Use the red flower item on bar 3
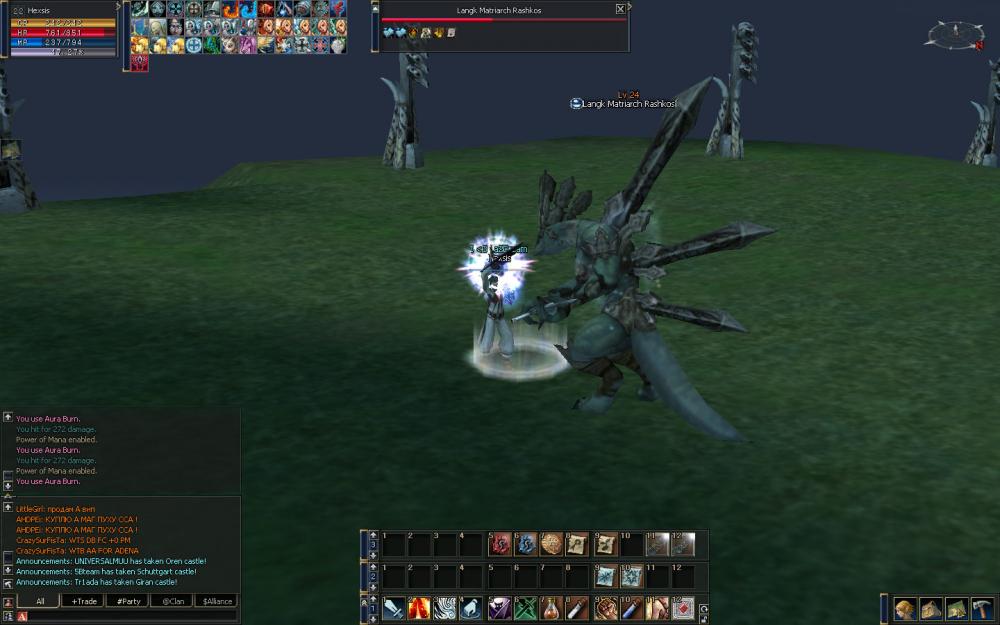This screenshot has height=625, width=1000. [500, 544]
